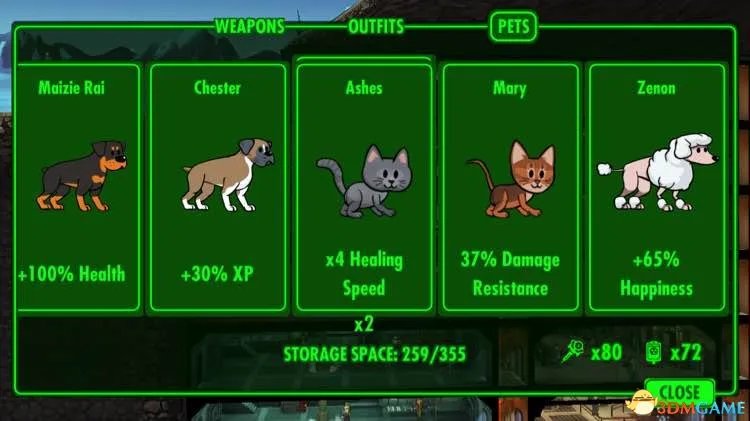Pick Ashes the gray cat card

coord(364,188)
